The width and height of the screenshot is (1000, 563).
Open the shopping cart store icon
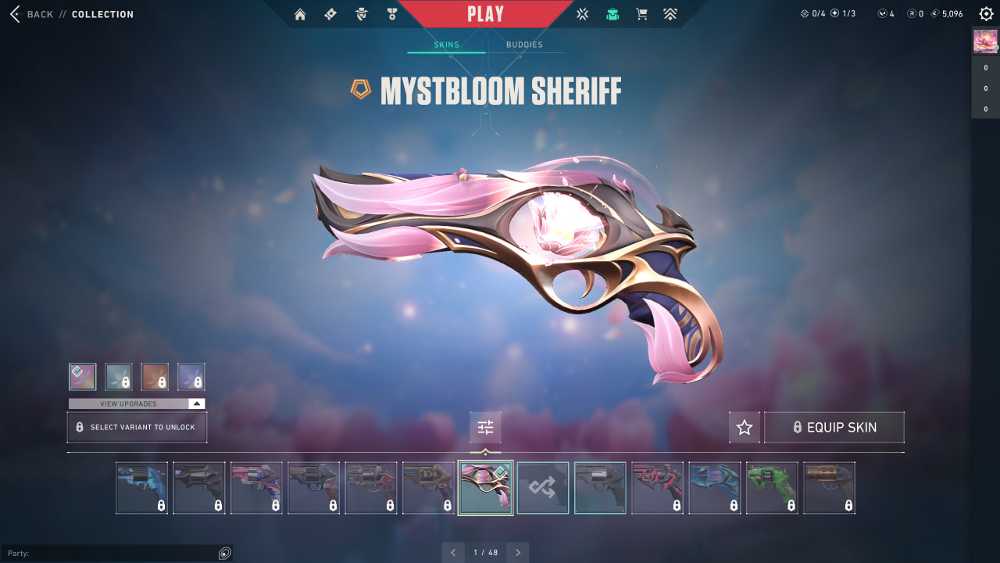tap(642, 15)
